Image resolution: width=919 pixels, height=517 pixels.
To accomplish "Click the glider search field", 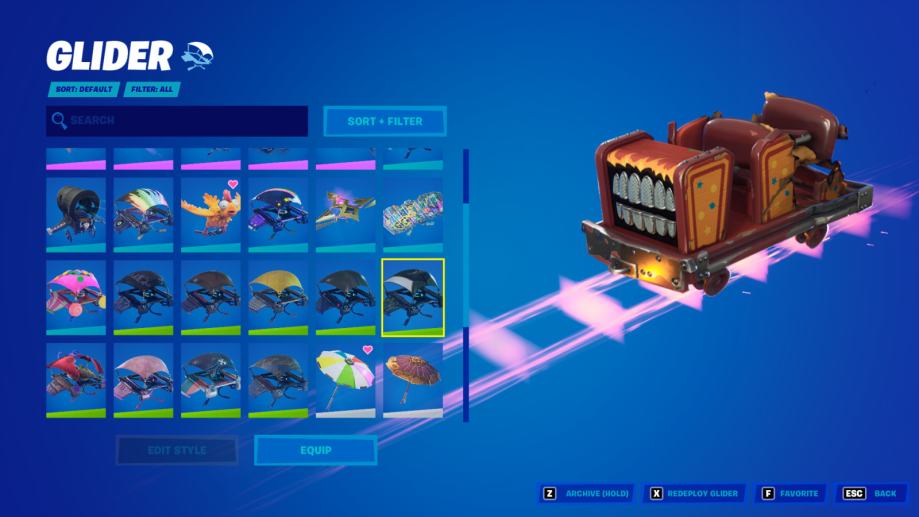I will pyautogui.click(x=177, y=121).
